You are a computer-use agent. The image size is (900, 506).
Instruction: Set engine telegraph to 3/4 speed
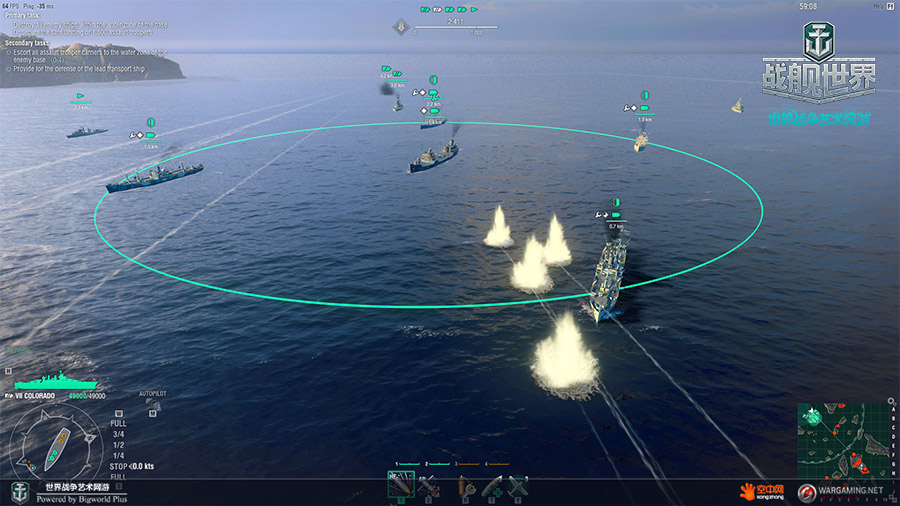point(118,434)
